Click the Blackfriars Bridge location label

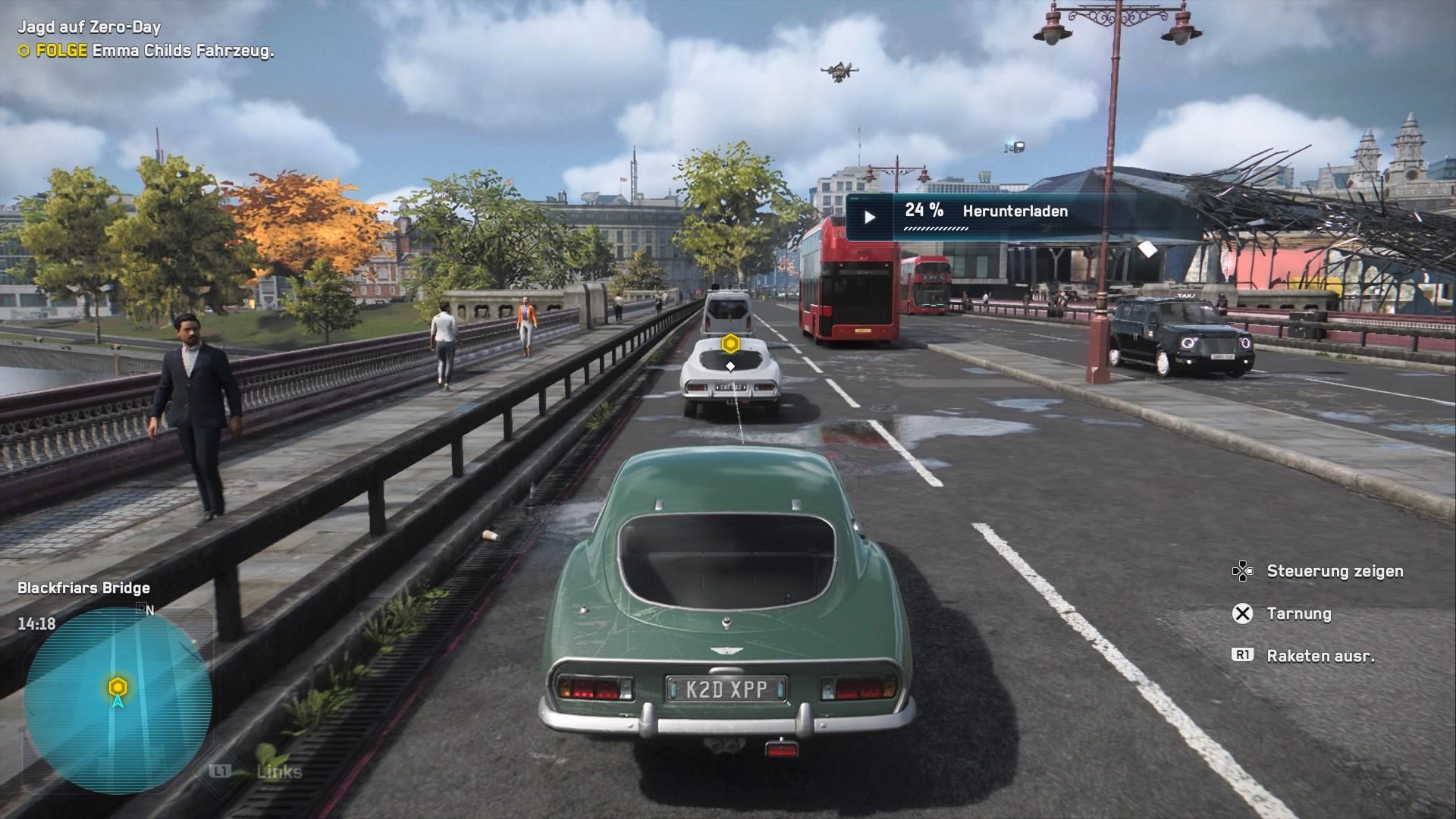[83, 588]
